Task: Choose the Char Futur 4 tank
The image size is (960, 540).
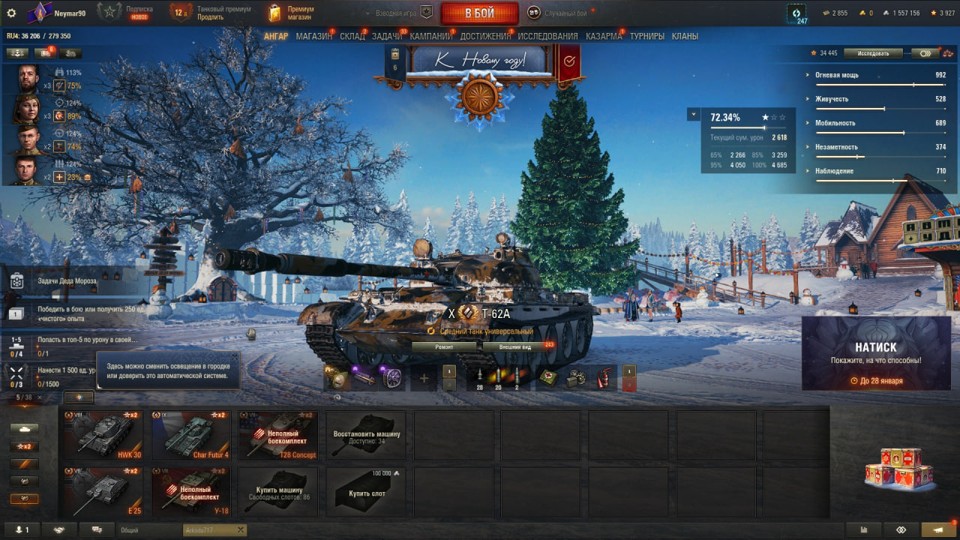Action: [192, 434]
